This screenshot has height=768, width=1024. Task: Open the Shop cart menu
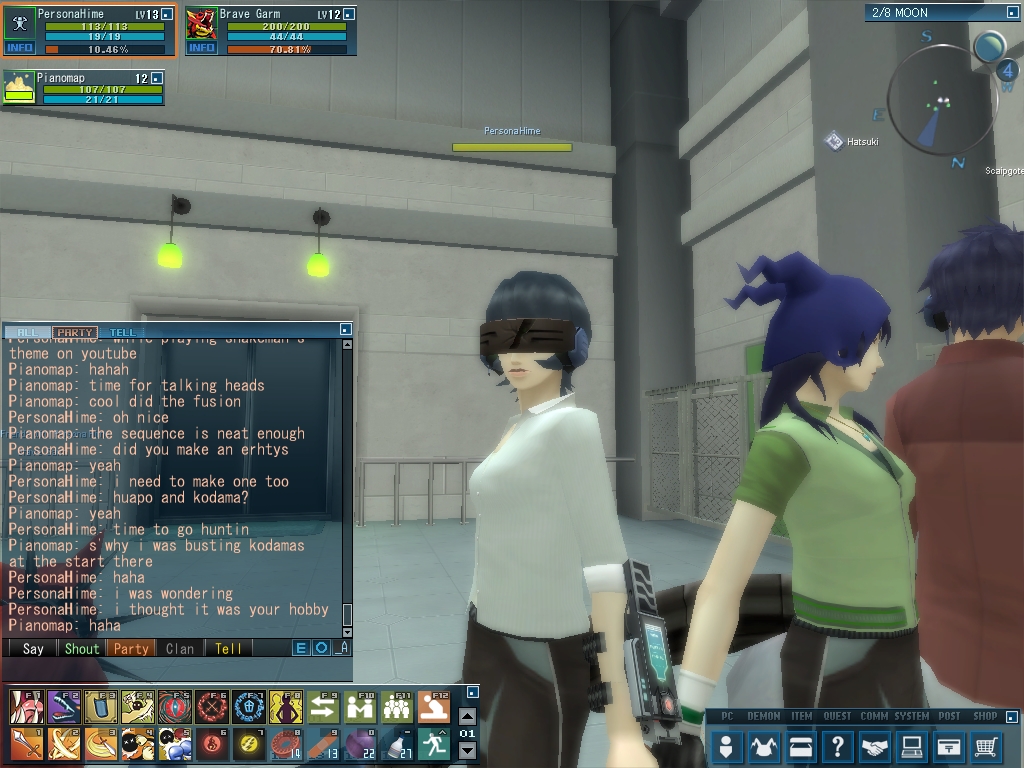click(x=986, y=745)
